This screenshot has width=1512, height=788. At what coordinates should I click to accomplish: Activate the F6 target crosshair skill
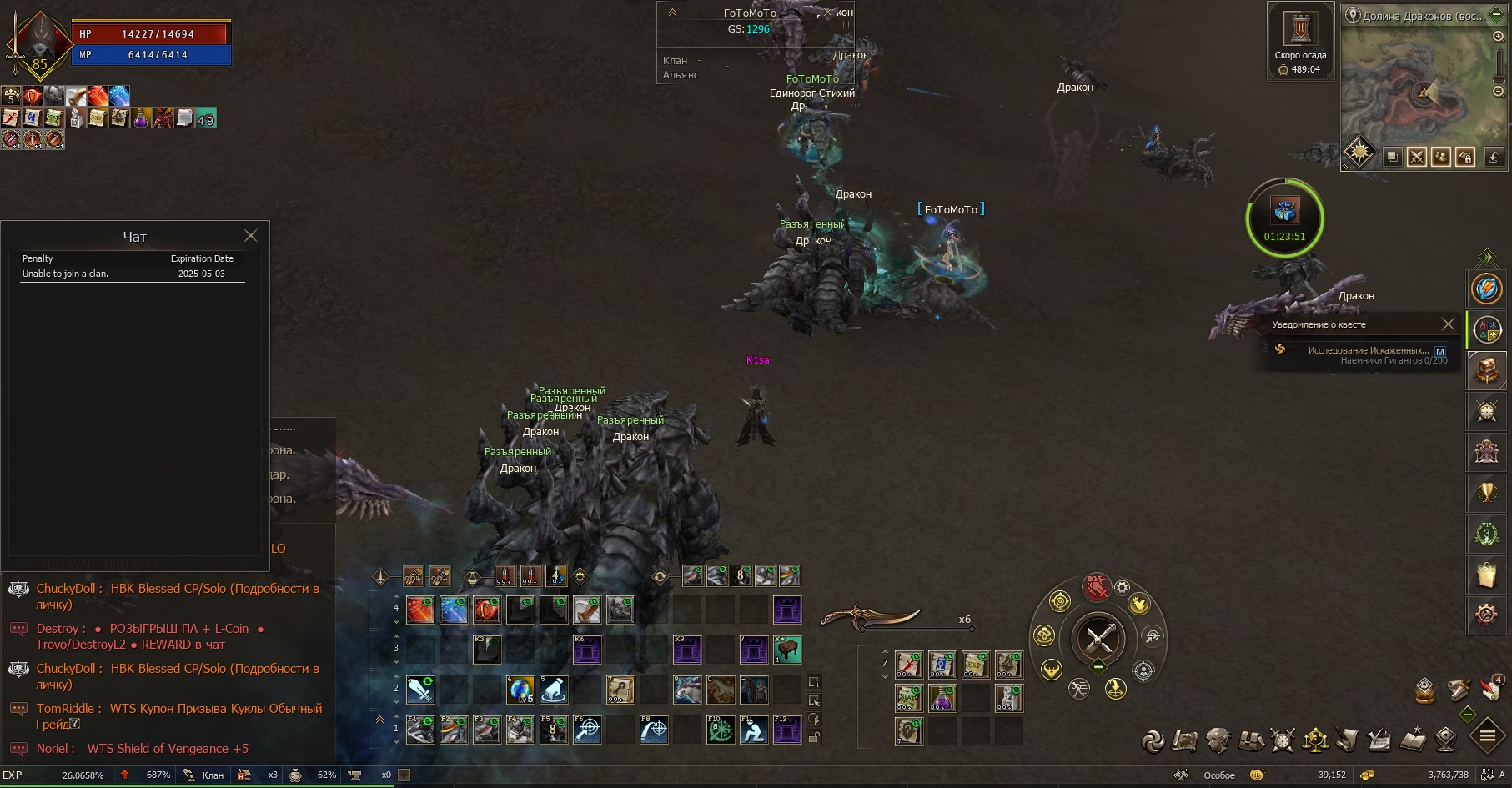587,730
